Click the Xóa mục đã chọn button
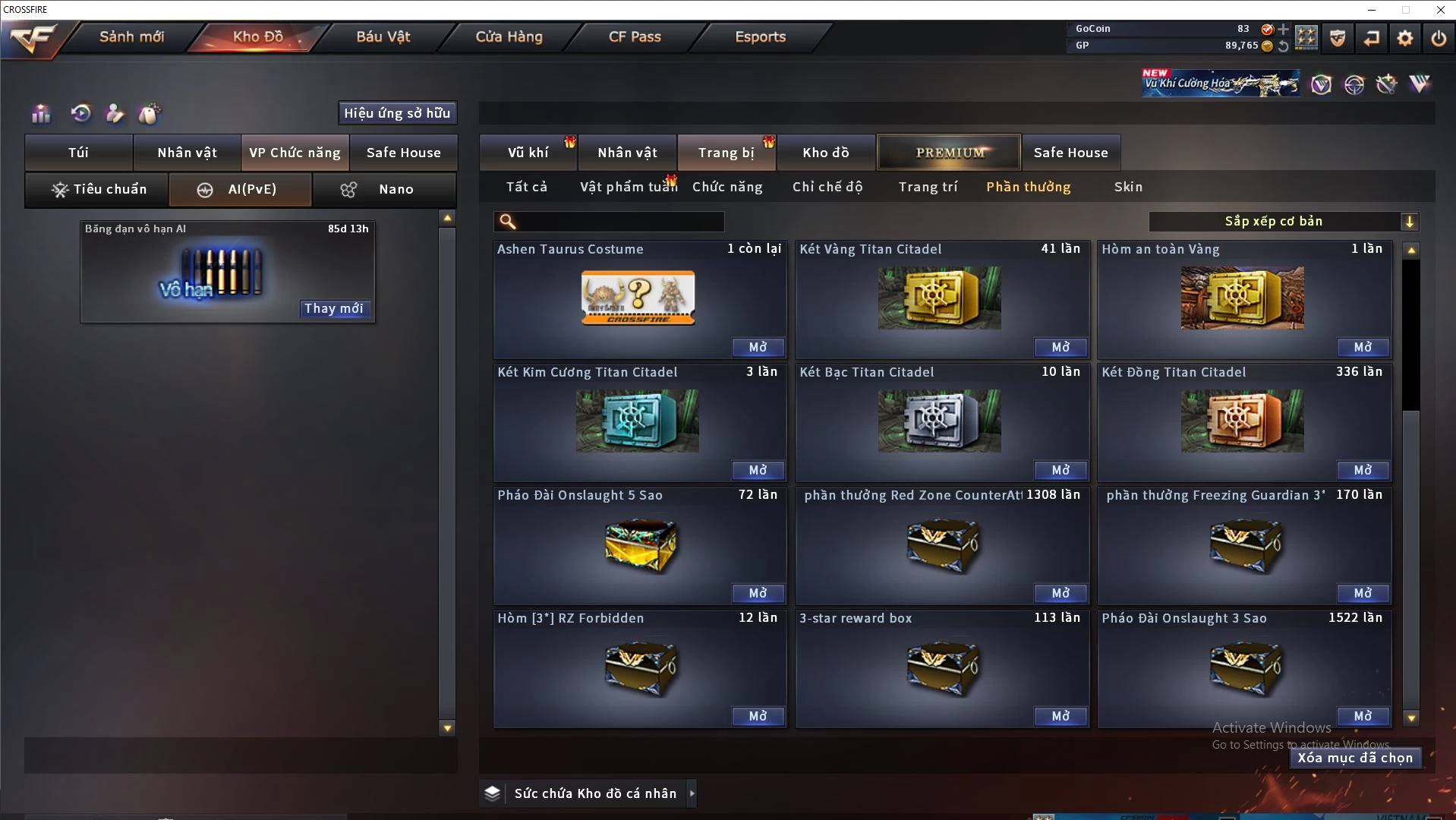The height and width of the screenshot is (820, 1456). [1354, 758]
